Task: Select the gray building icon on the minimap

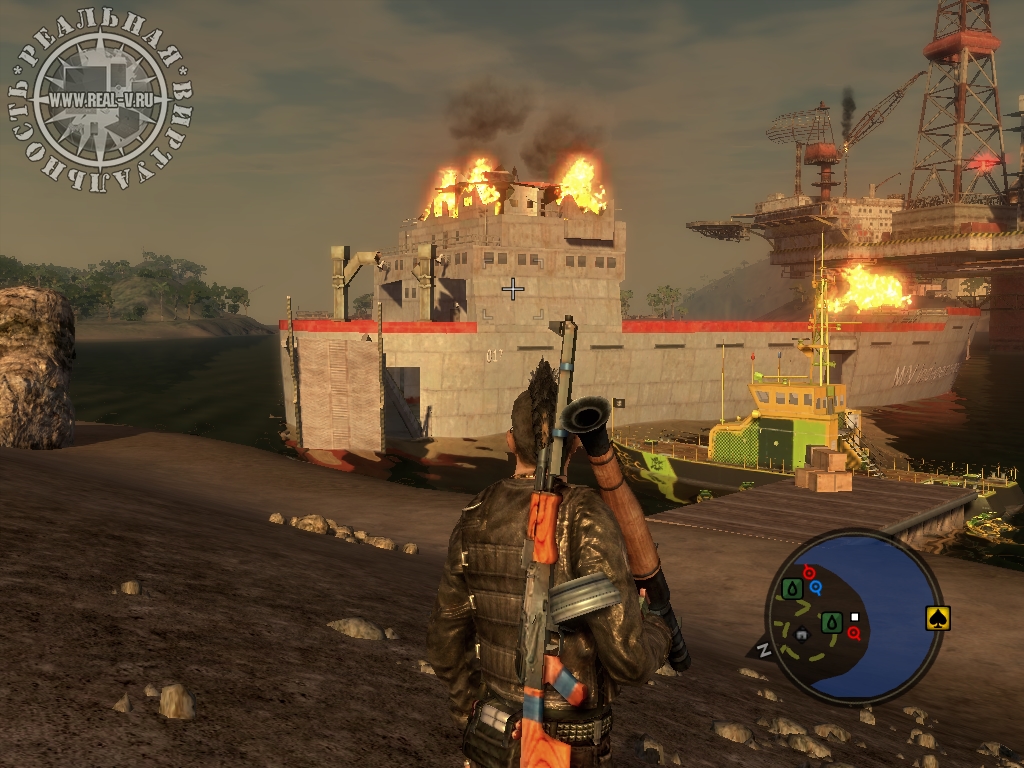Action: tap(801, 633)
